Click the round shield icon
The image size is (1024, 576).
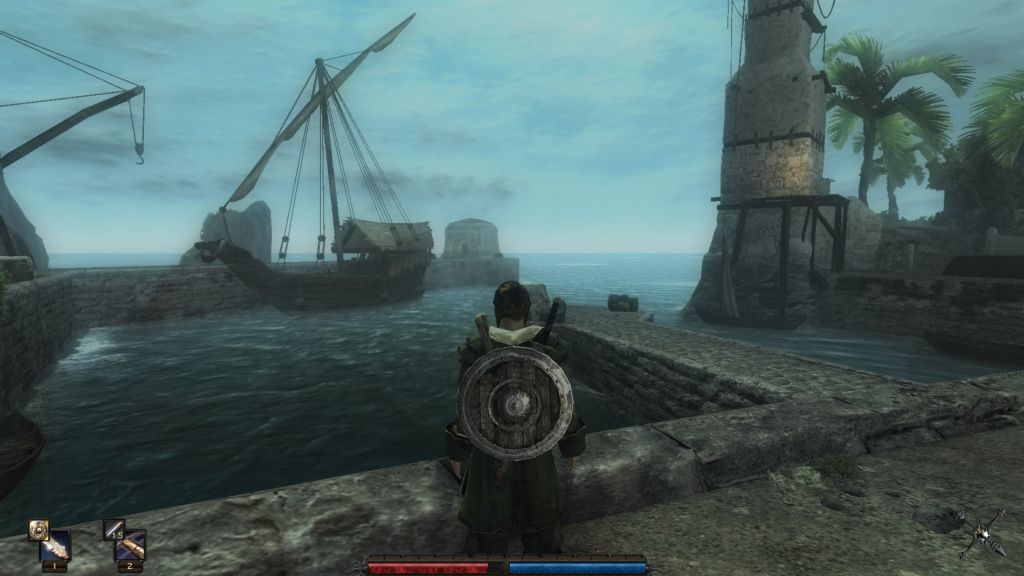click(38, 528)
